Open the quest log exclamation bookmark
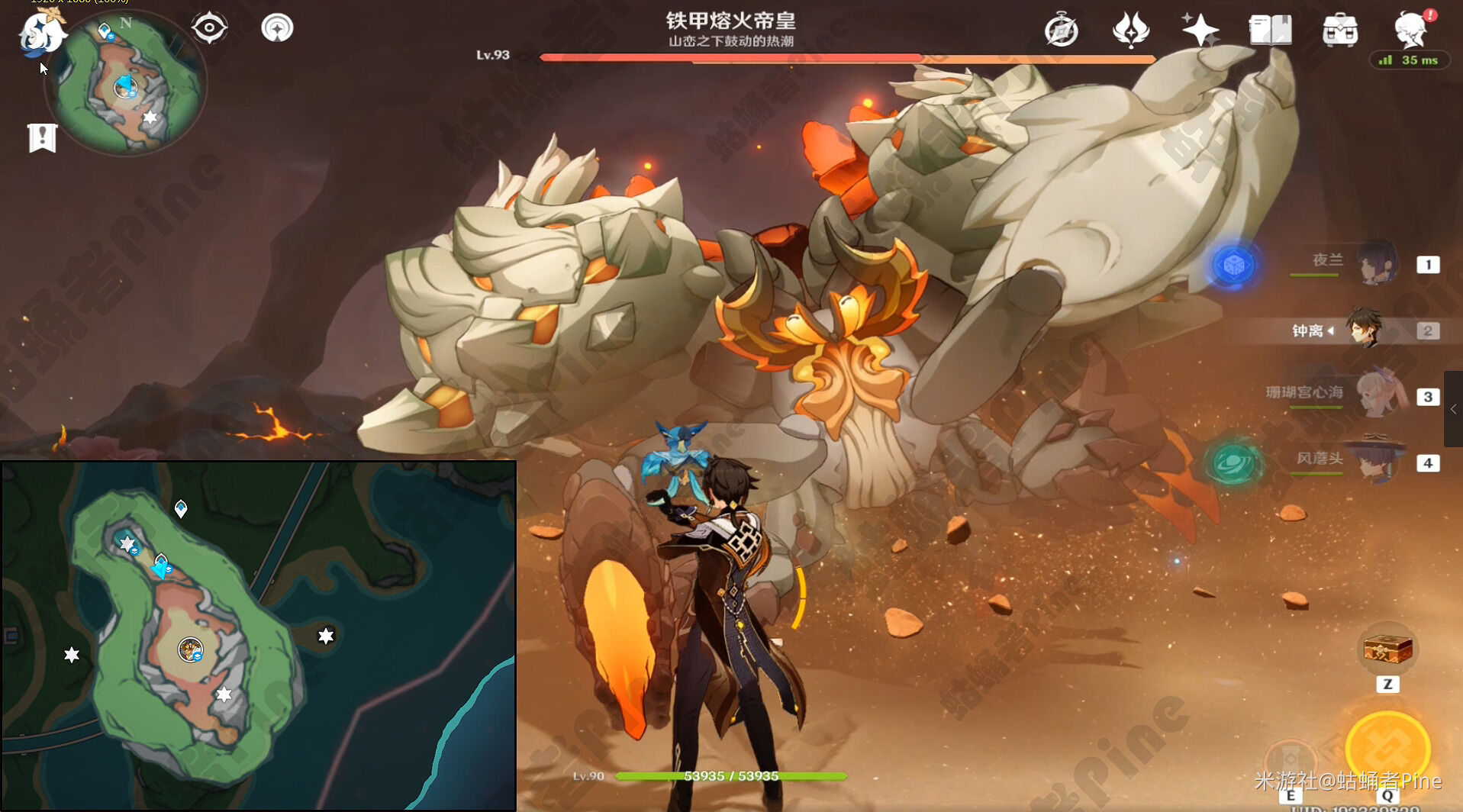This screenshot has width=1463, height=812. pos(43,138)
